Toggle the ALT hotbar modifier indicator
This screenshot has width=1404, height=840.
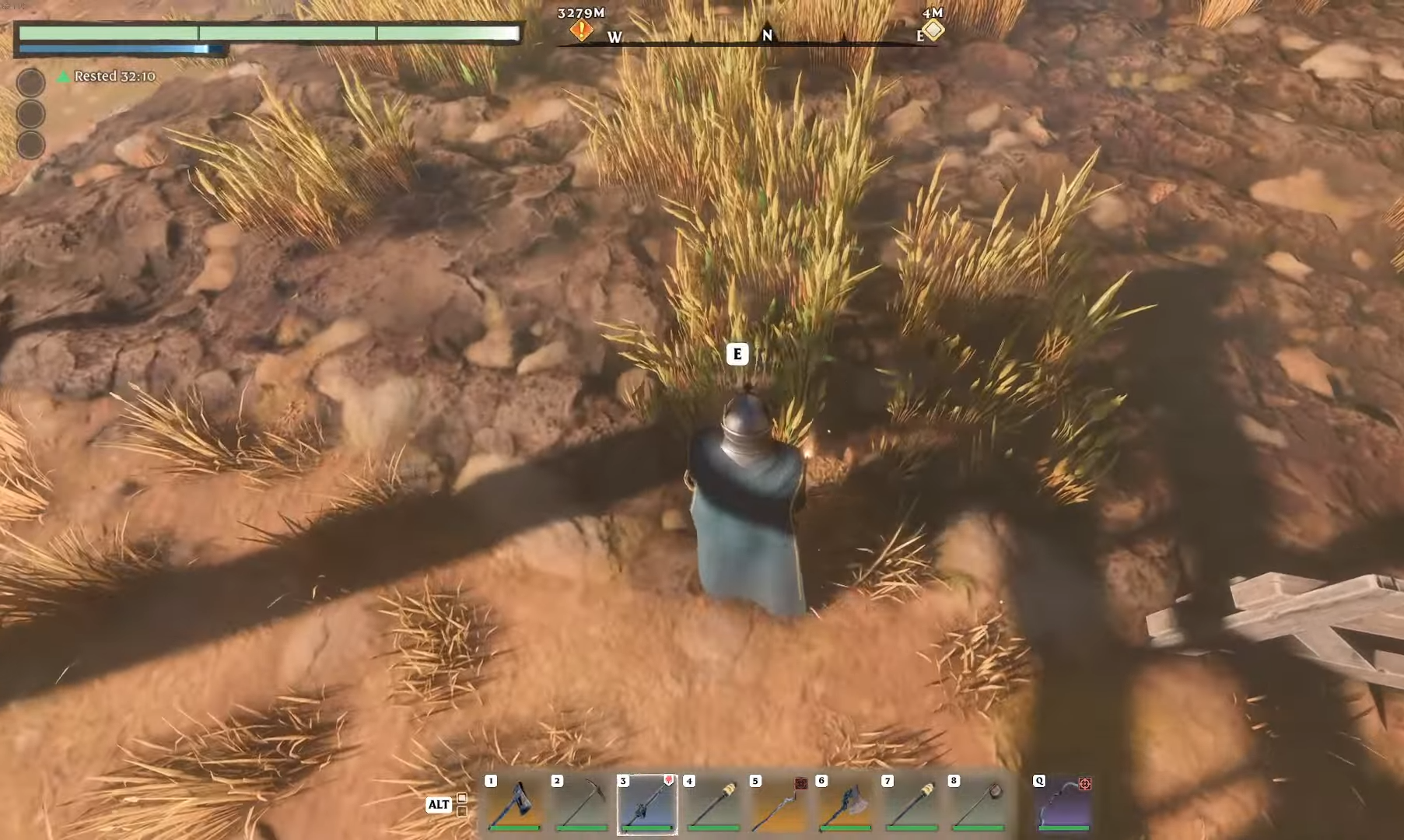439,805
